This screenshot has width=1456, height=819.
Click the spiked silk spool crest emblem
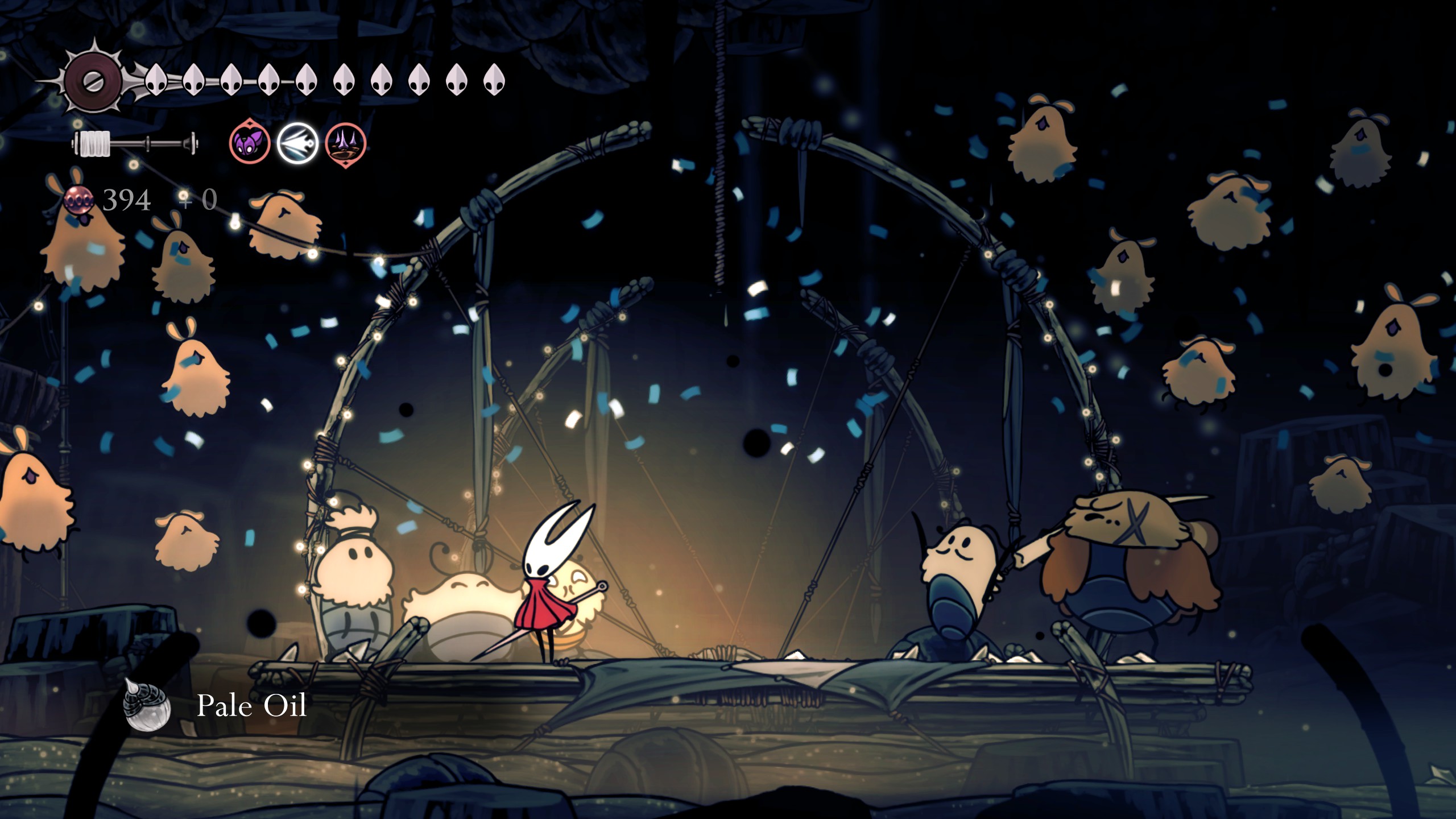pos(93,81)
